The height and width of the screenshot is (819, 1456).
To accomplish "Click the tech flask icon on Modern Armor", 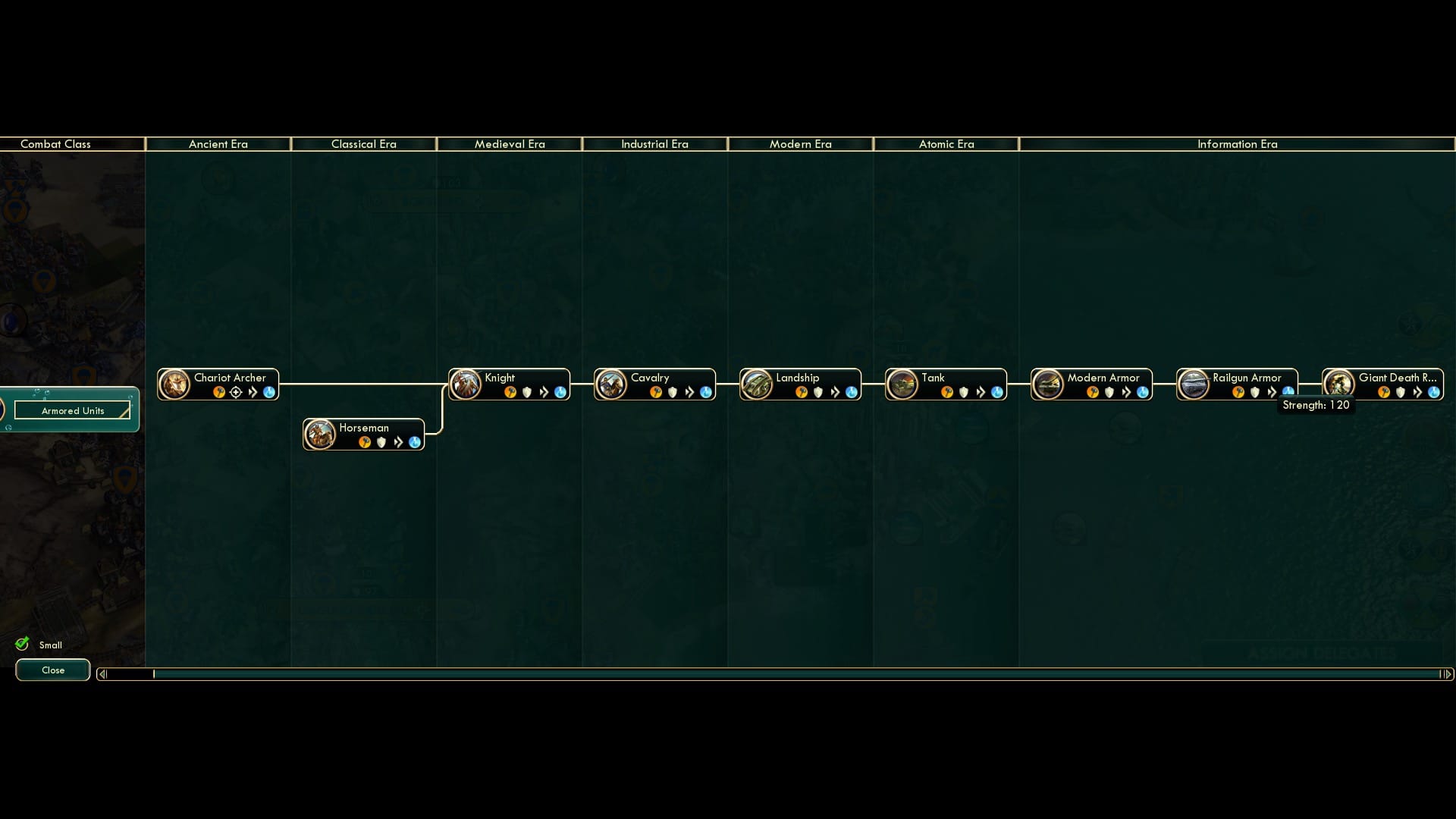I will coord(1141,393).
